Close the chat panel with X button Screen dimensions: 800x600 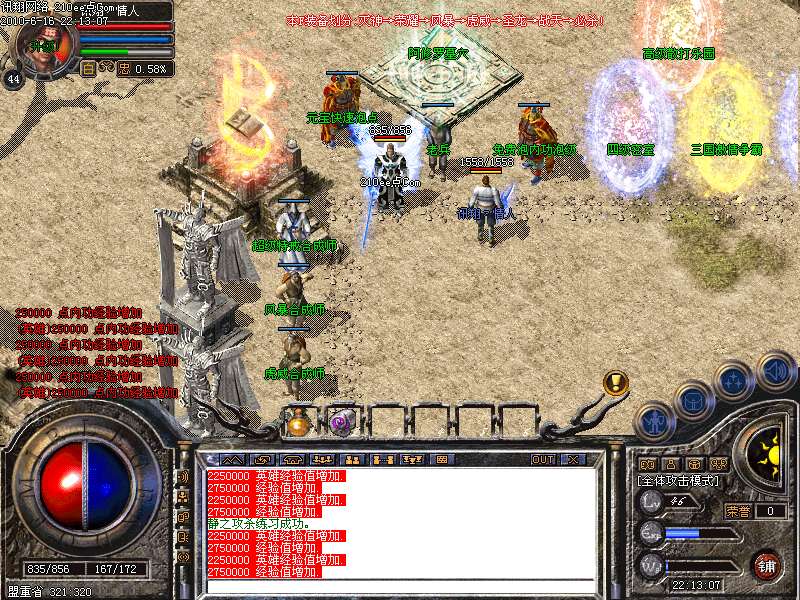pyautogui.click(x=573, y=460)
